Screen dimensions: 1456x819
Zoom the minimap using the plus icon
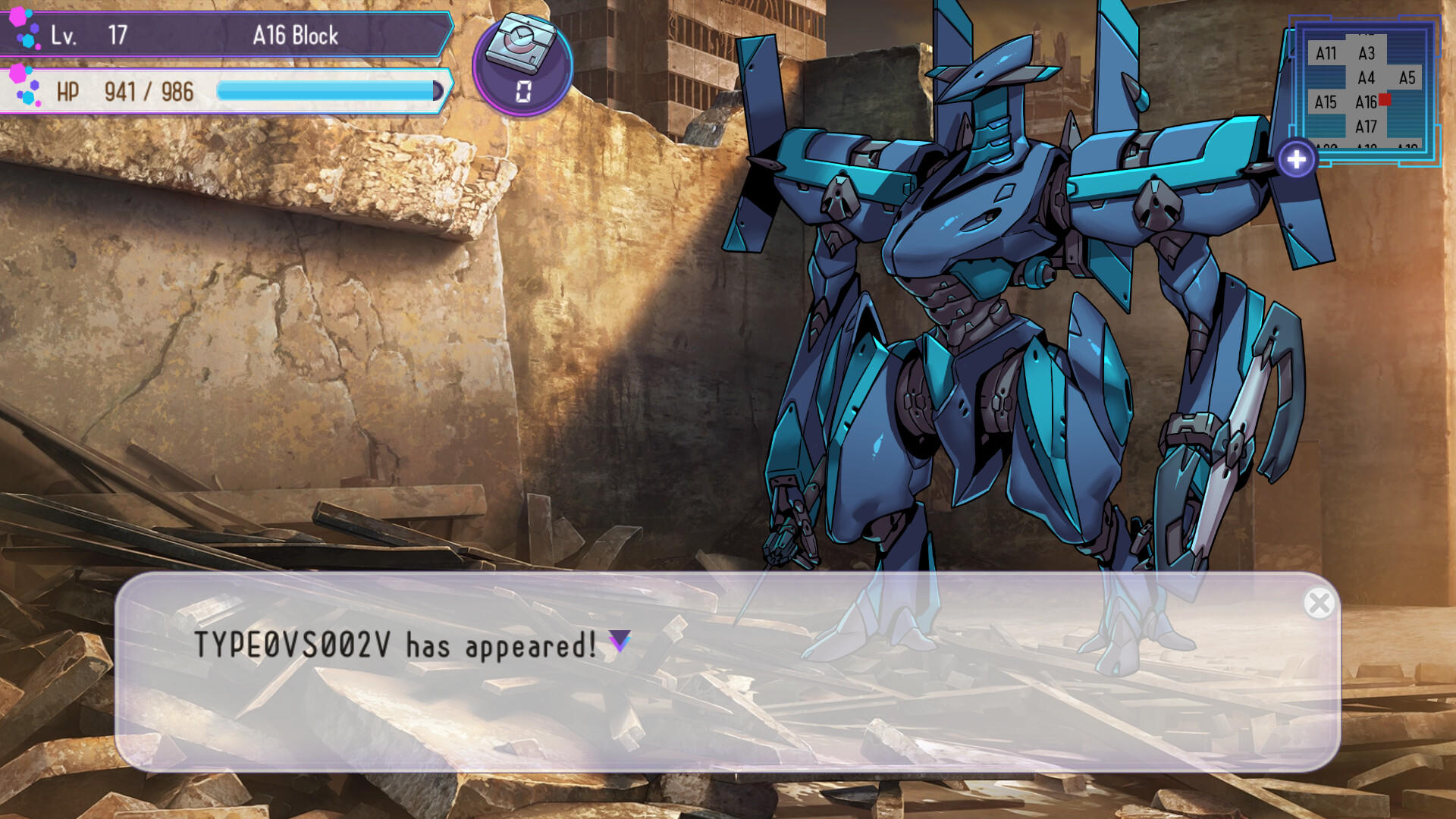(x=1298, y=158)
